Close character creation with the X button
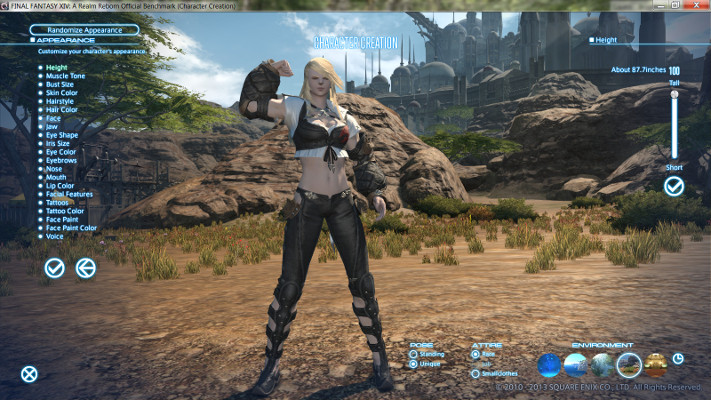 (x=30, y=374)
